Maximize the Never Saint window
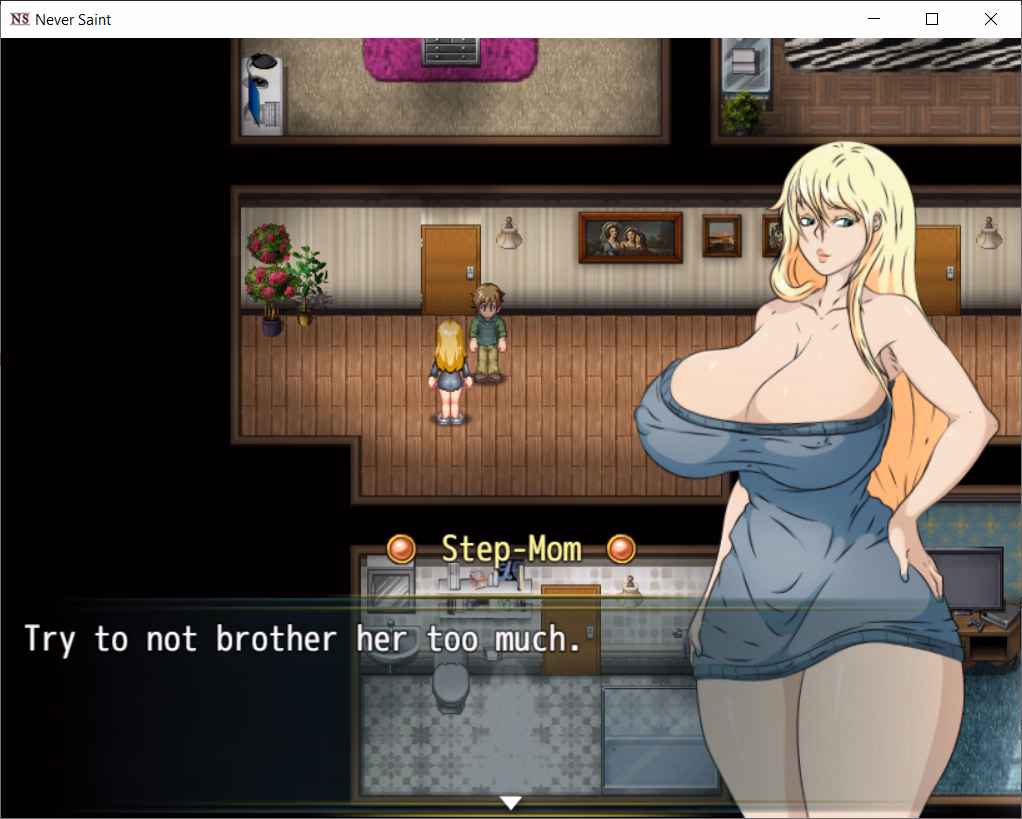Viewport: 1022px width, 819px height. coord(932,19)
